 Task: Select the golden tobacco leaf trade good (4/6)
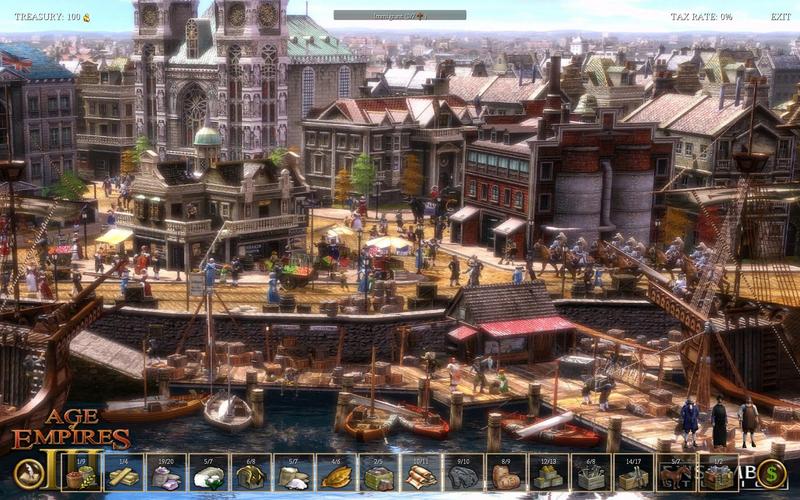(335, 473)
